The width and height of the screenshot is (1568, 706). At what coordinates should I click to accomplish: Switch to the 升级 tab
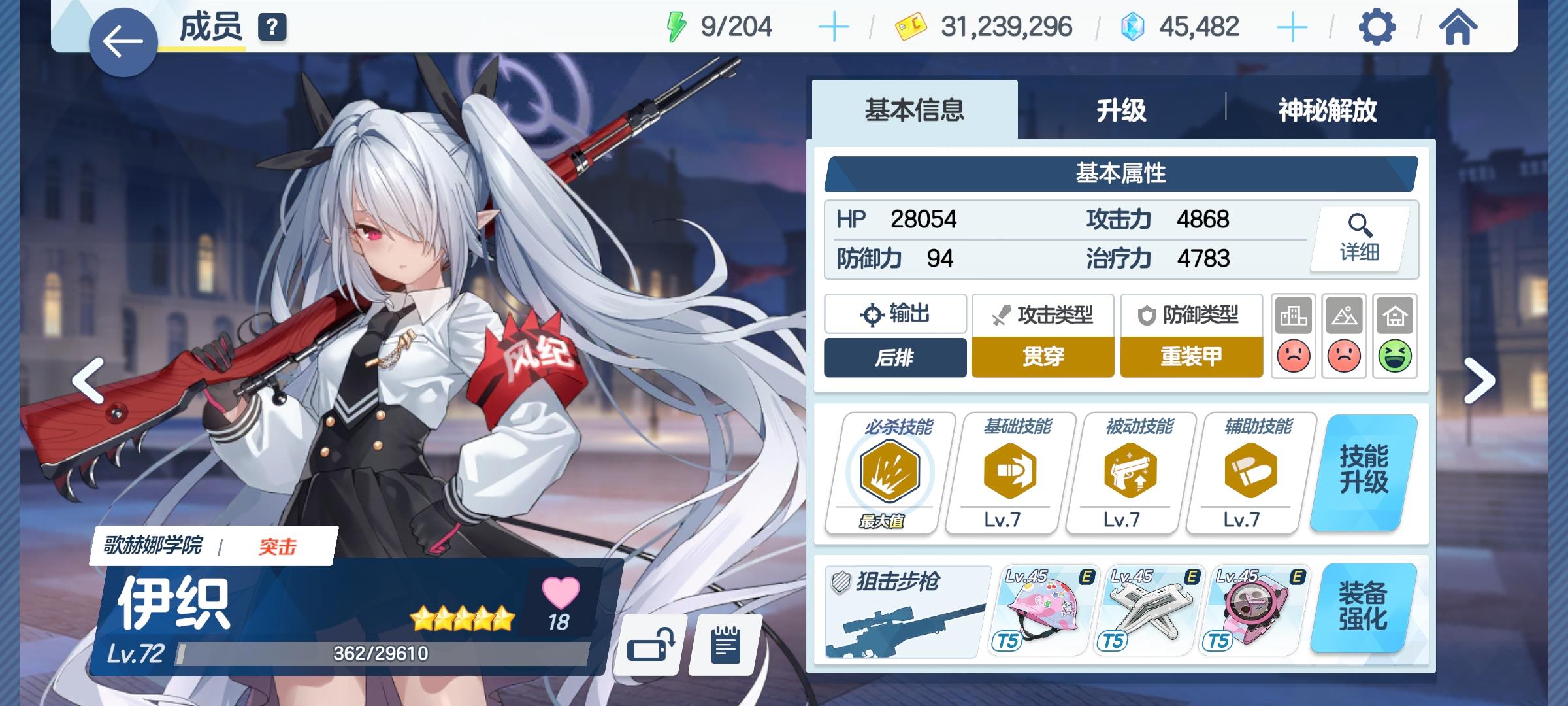pos(1122,111)
